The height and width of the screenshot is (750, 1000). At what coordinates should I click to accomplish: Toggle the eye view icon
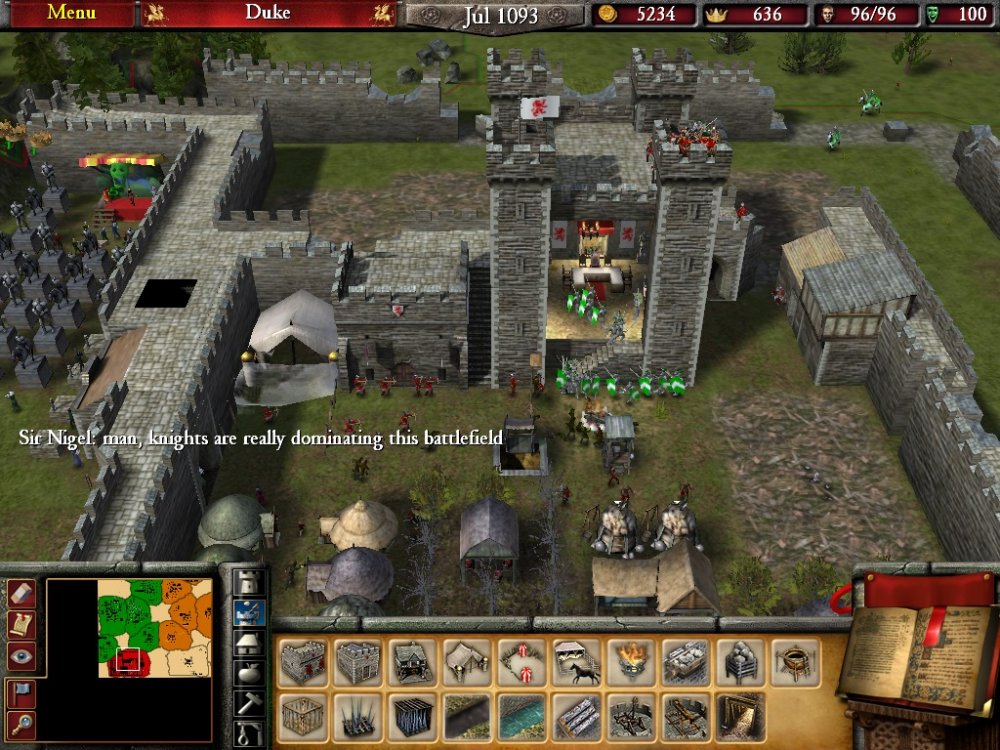tap(22, 656)
